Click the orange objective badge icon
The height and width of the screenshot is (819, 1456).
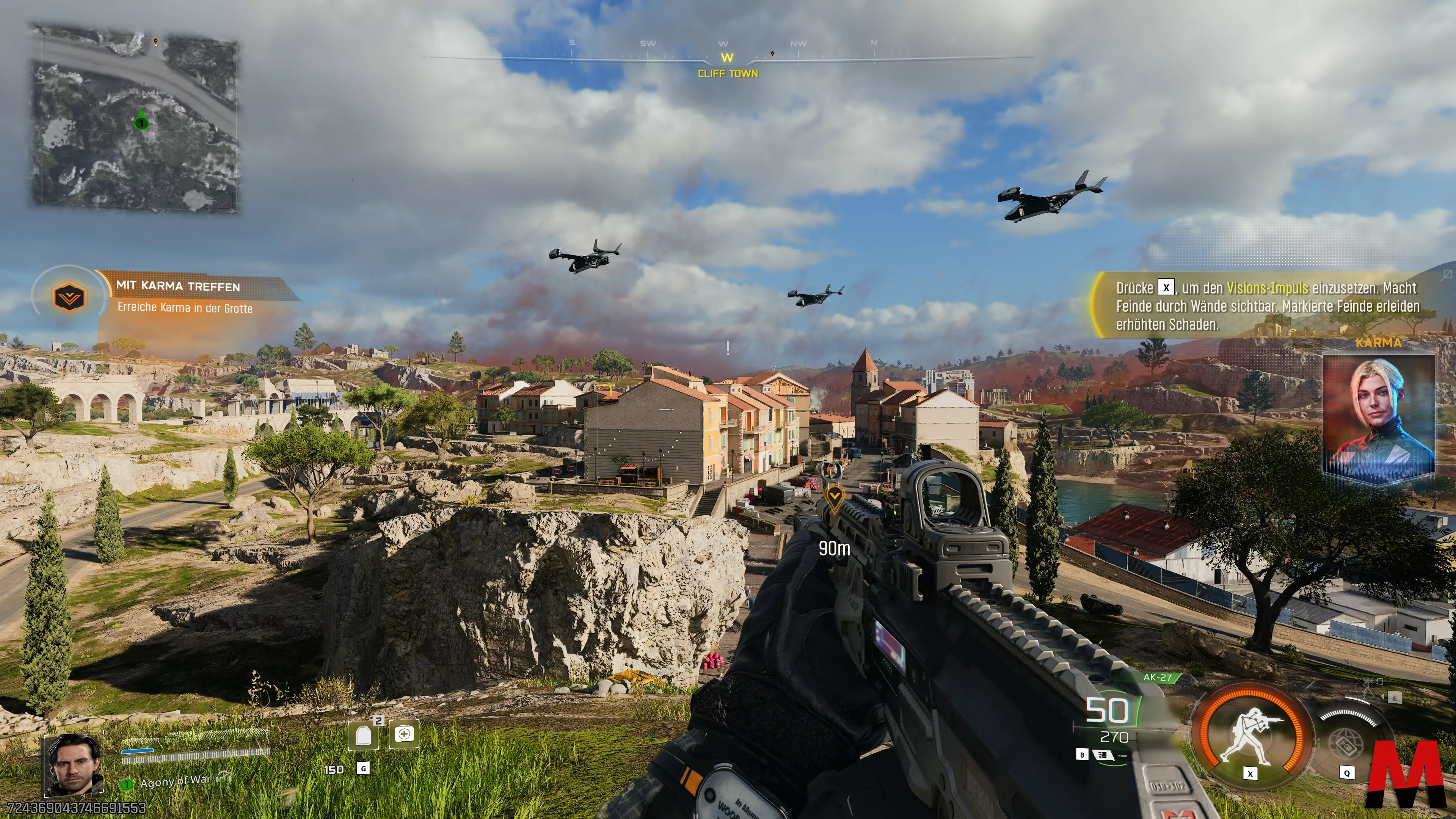click(69, 297)
